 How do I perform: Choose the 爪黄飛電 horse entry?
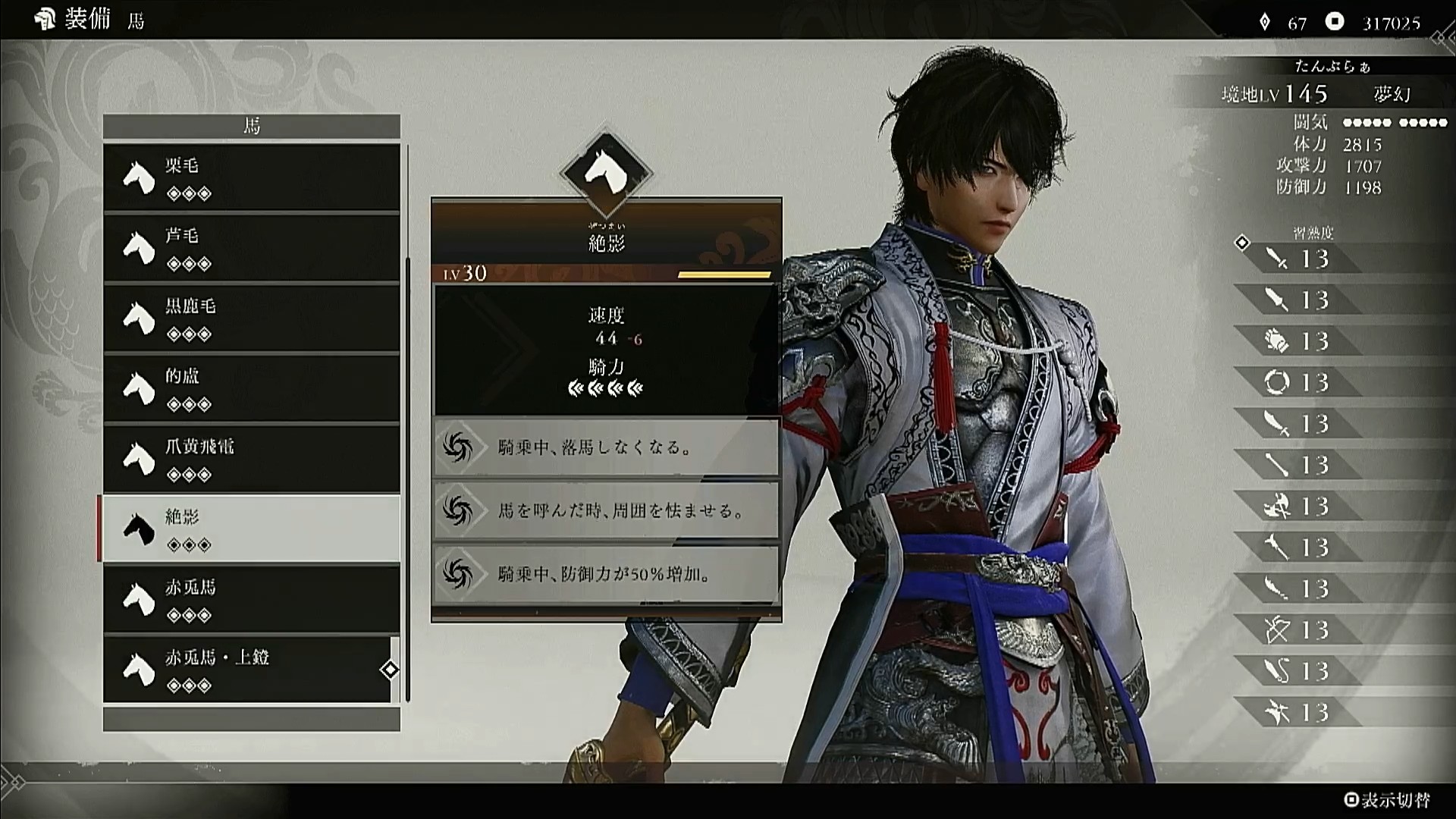[x=251, y=459]
